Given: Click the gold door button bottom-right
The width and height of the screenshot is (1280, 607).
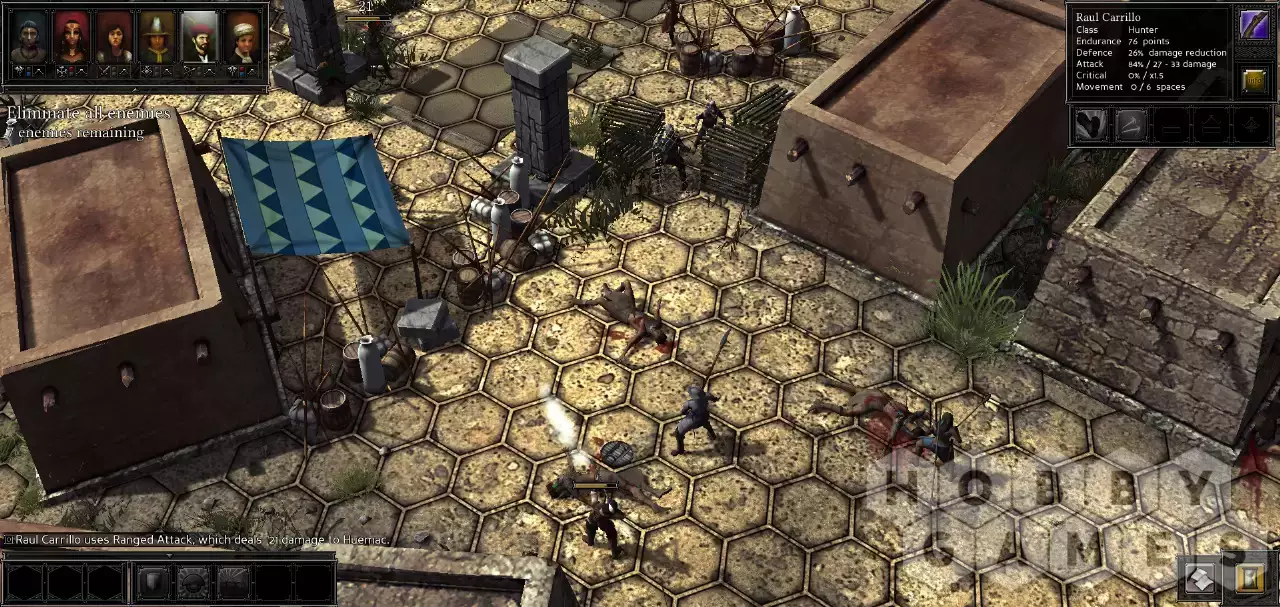Looking at the screenshot, I should (x=1250, y=578).
